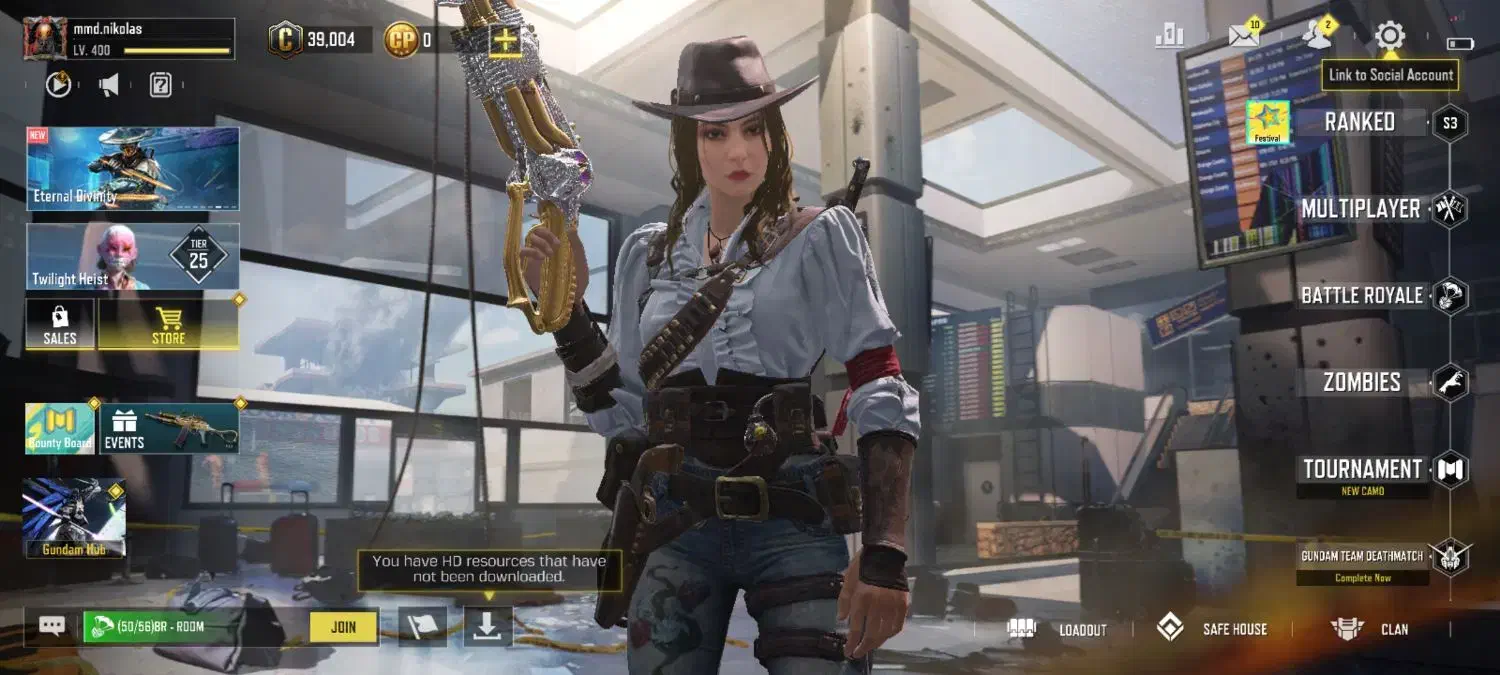Click the yellow plus to add CP
This screenshot has width=1500, height=675.
click(505, 40)
